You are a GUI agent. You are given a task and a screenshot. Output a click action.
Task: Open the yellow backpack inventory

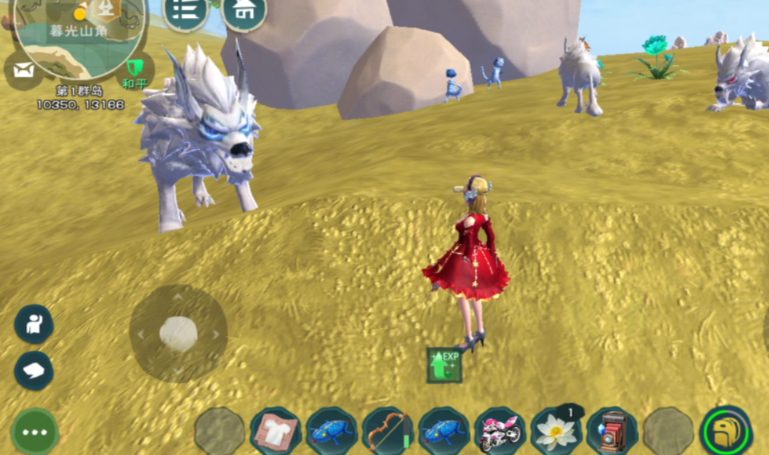(726, 431)
